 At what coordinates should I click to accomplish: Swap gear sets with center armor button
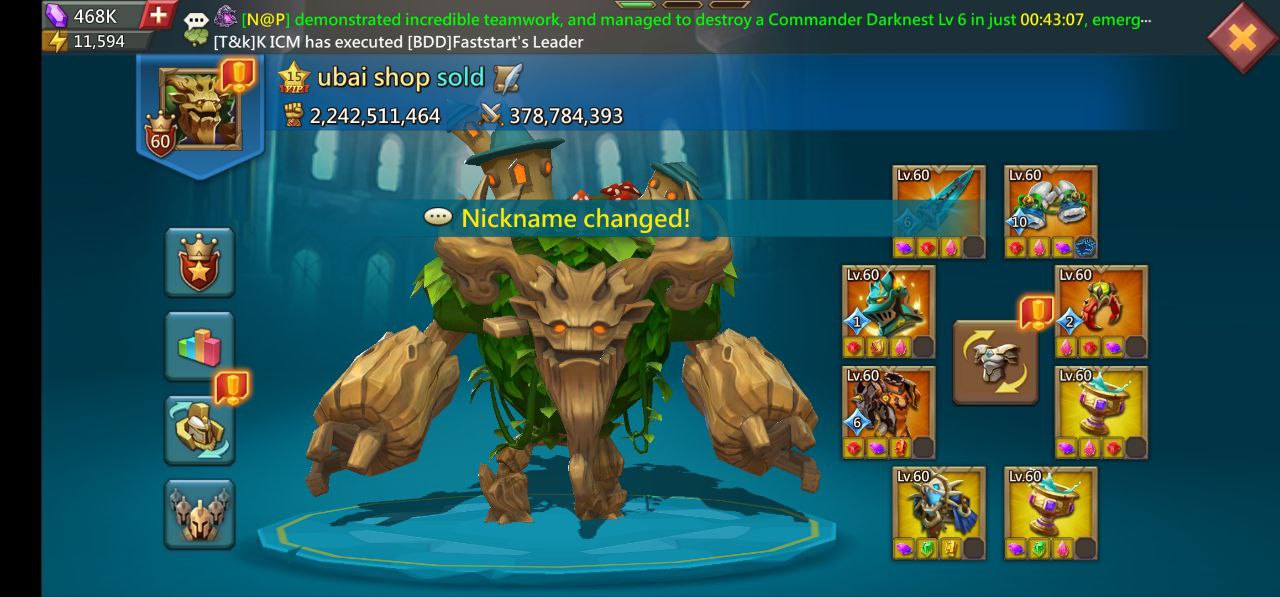pyautogui.click(x=995, y=362)
